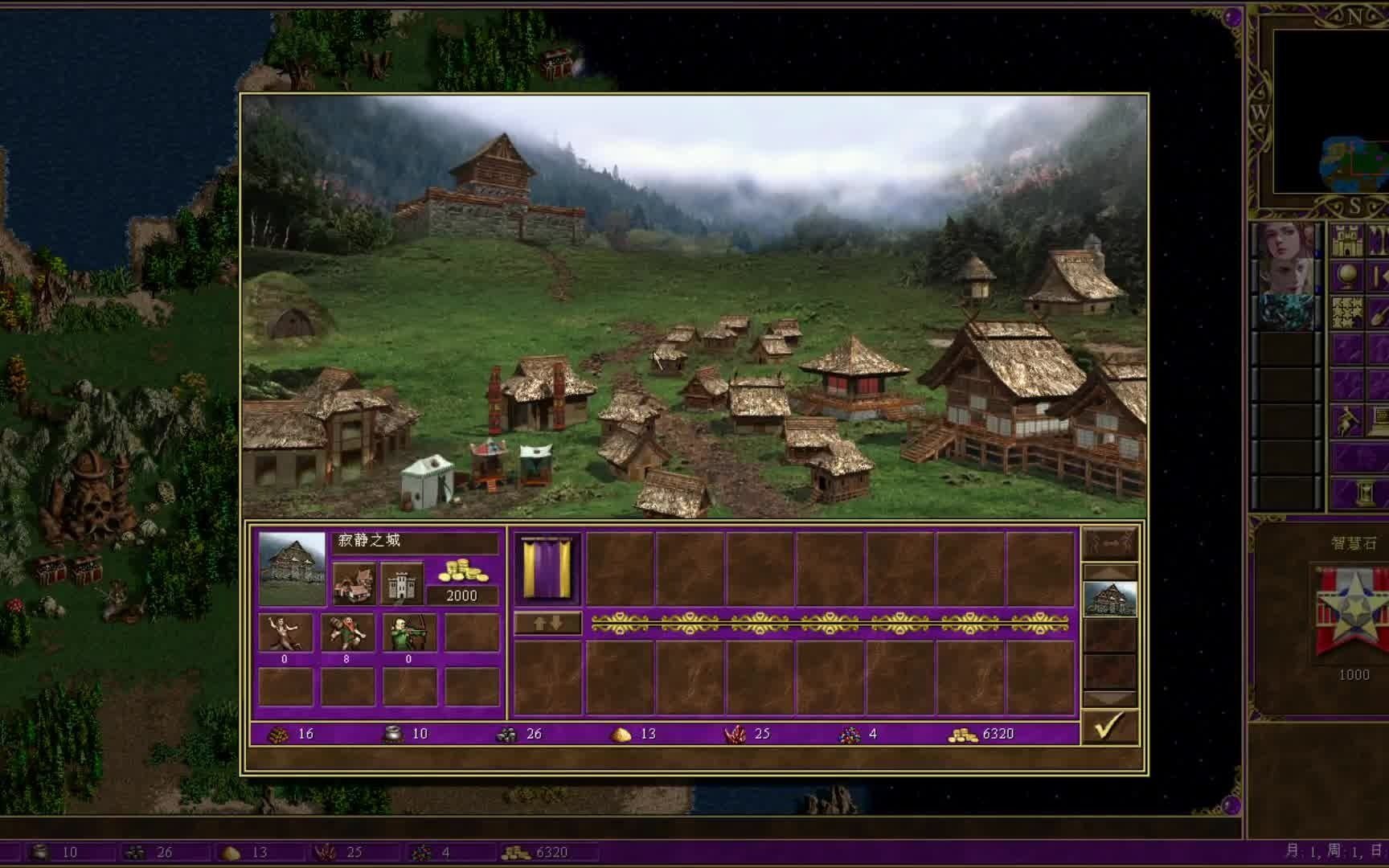Open the town hall building icon

(x=354, y=583)
